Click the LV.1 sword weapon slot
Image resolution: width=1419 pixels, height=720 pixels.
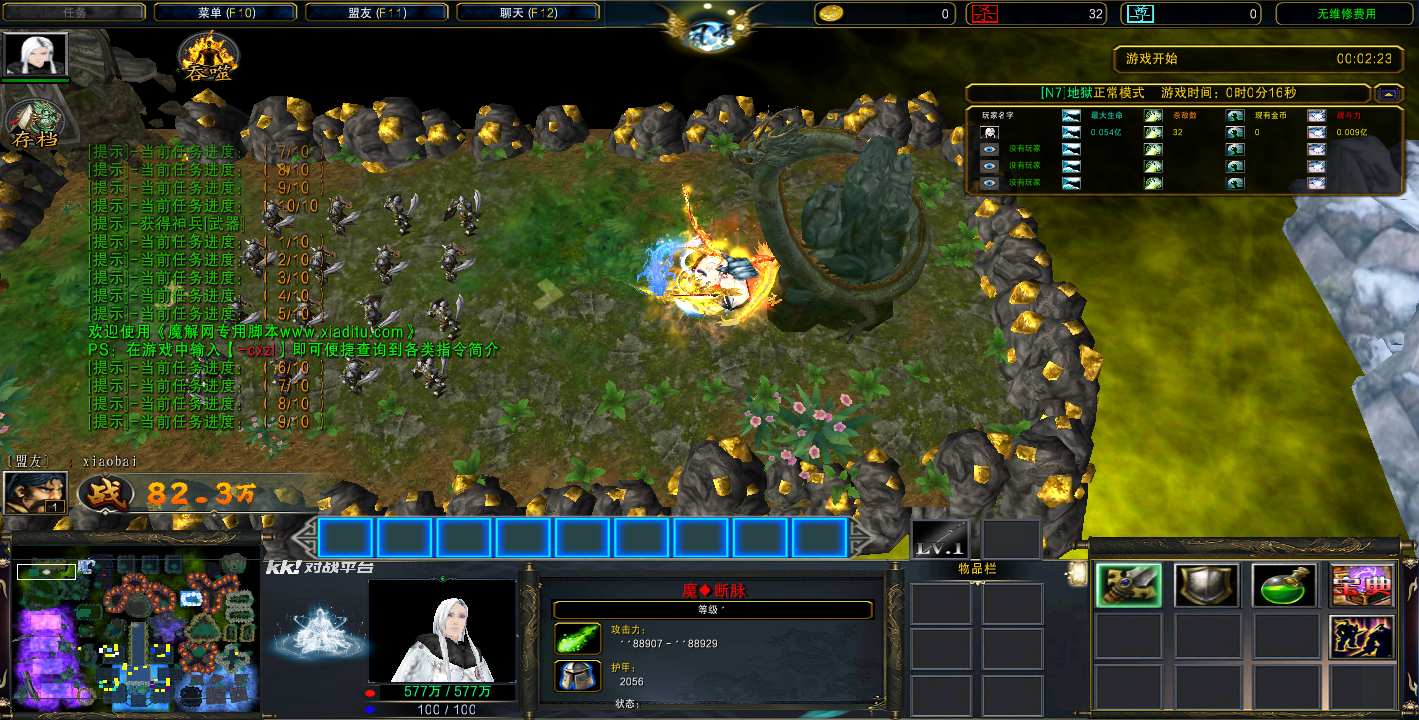(x=940, y=540)
